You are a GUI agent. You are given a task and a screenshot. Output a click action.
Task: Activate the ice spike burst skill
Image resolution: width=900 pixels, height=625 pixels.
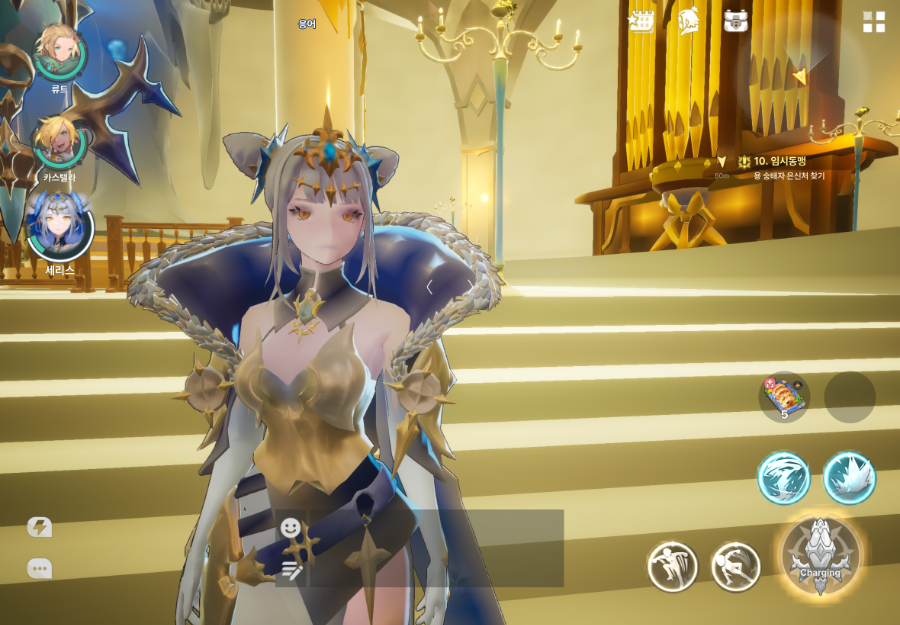click(849, 477)
